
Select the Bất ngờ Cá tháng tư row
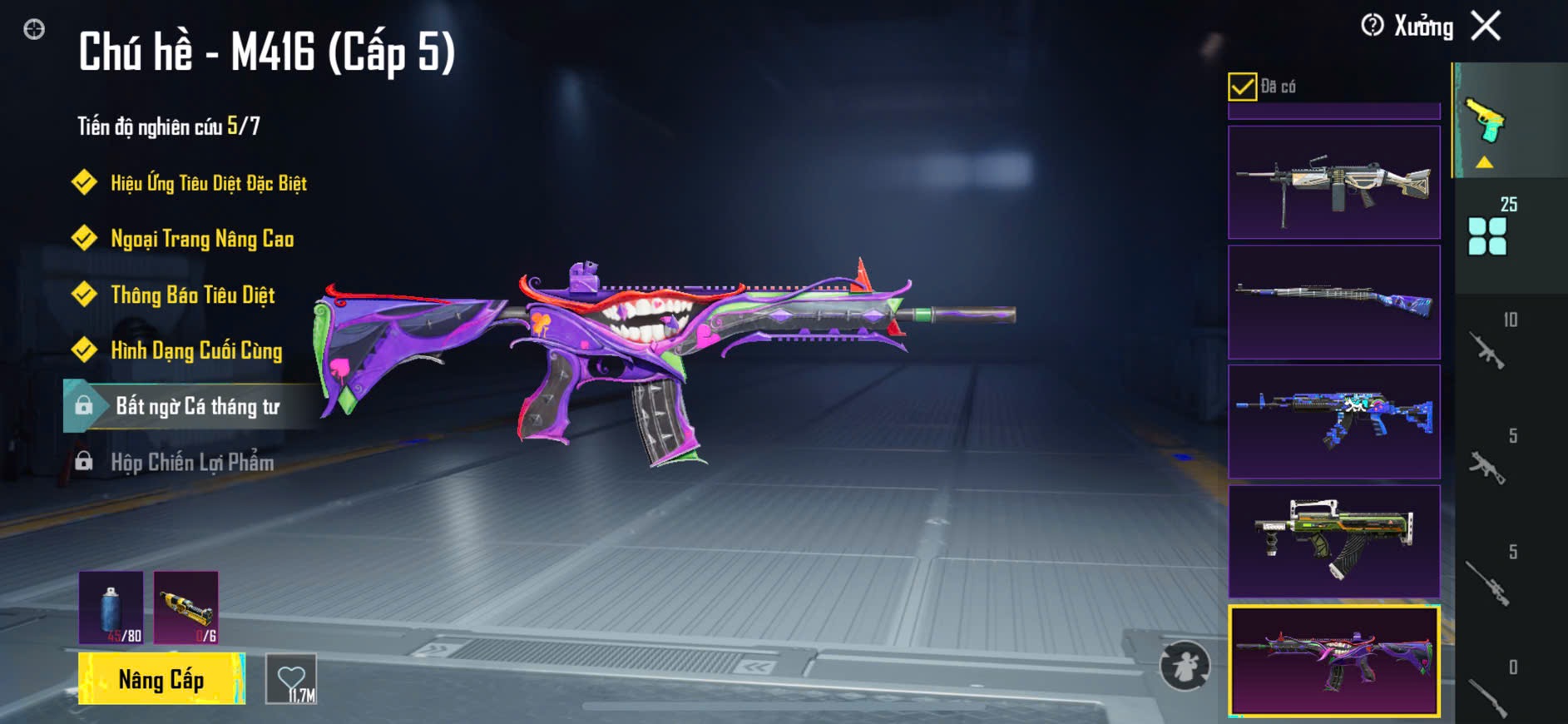(196, 406)
